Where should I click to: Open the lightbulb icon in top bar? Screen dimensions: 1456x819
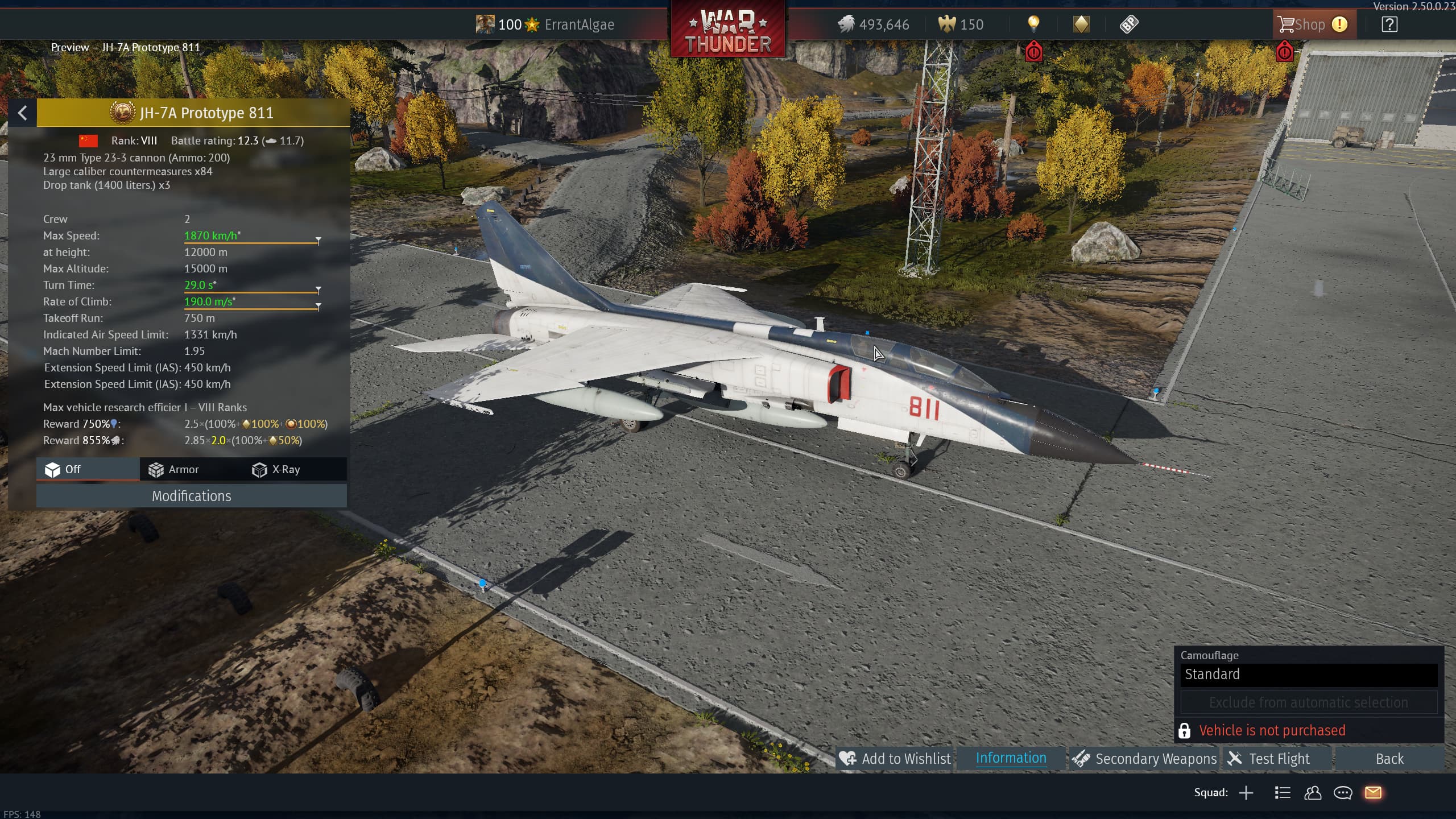point(1033,24)
